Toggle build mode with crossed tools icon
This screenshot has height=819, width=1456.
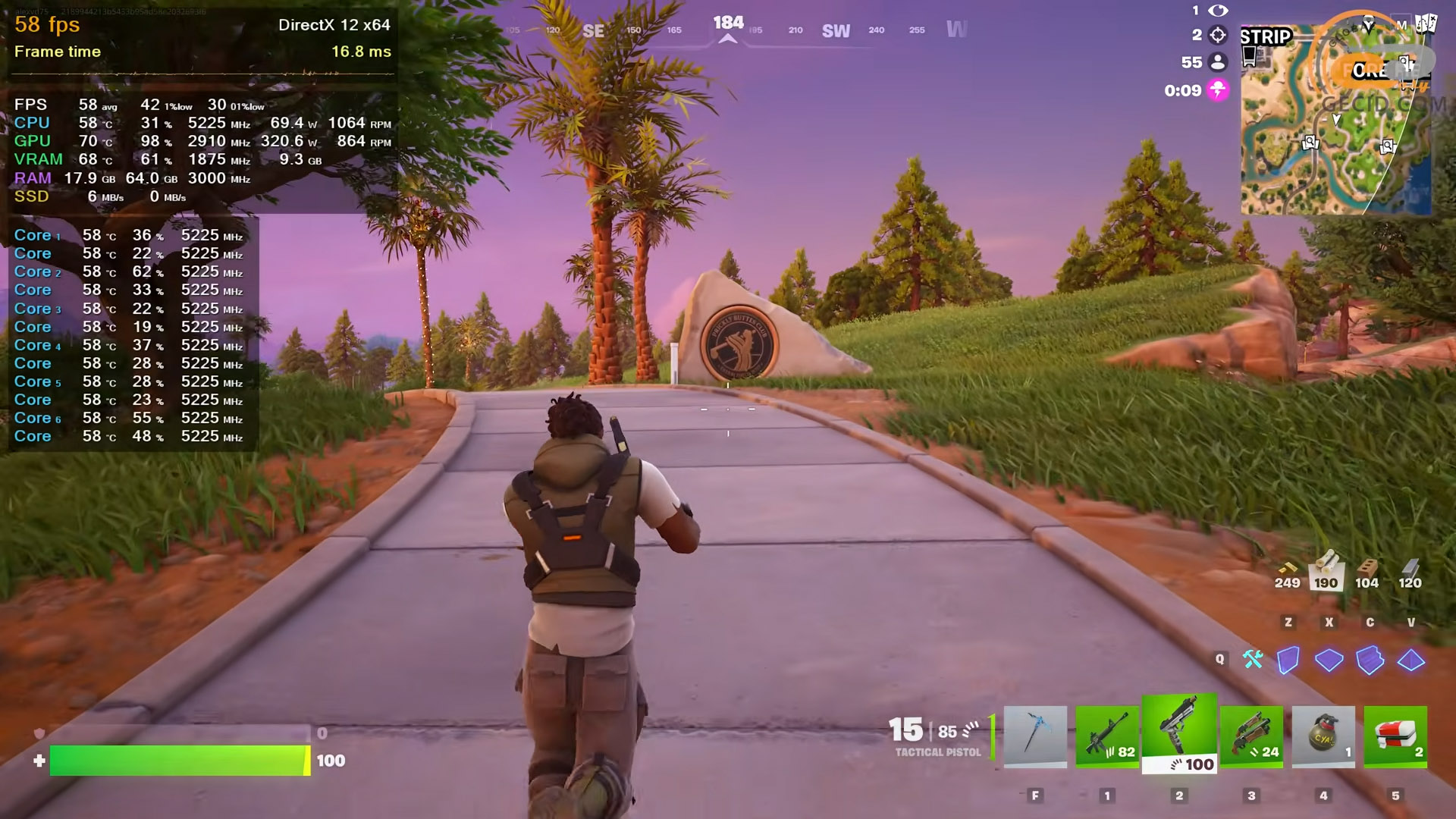pos(1253,660)
